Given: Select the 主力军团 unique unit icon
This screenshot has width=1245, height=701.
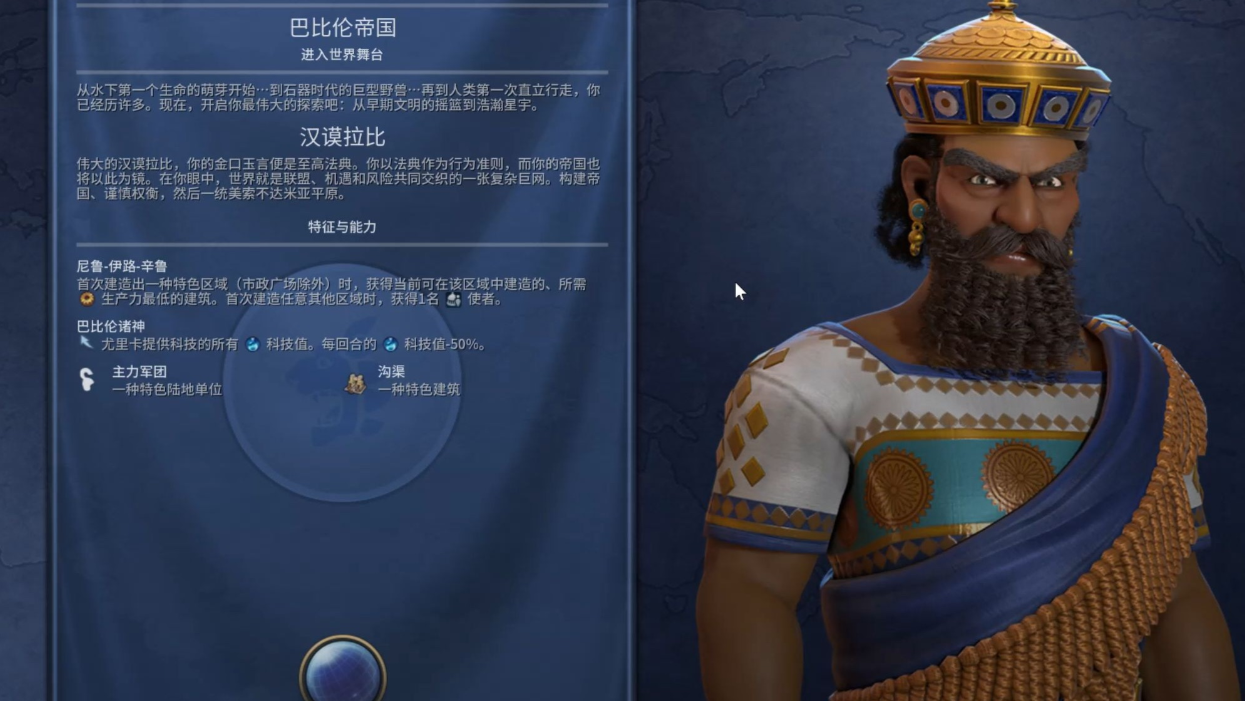Looking at the screenshot, I should click(88, 379).
